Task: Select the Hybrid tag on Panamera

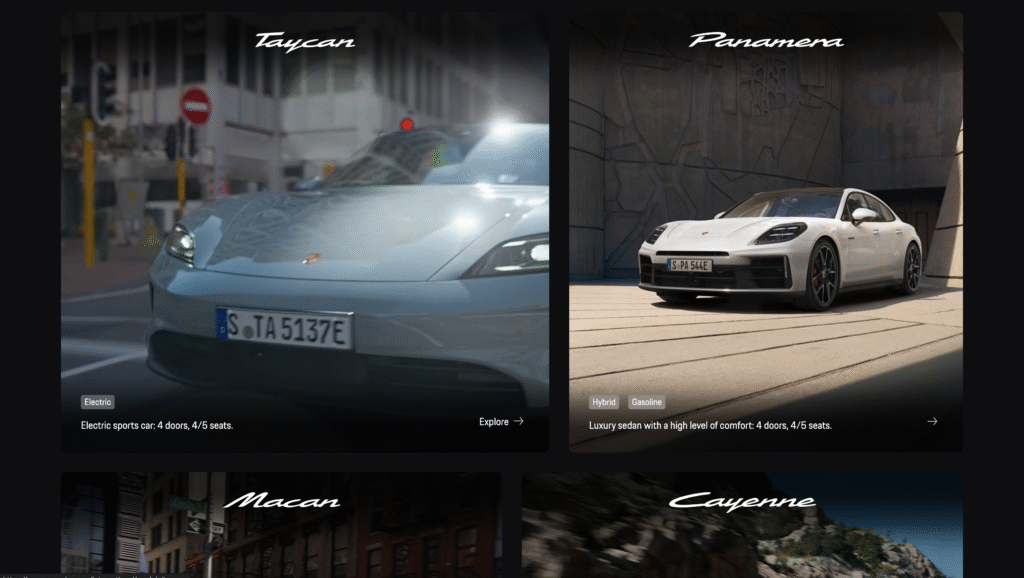Action: (604, 402)
